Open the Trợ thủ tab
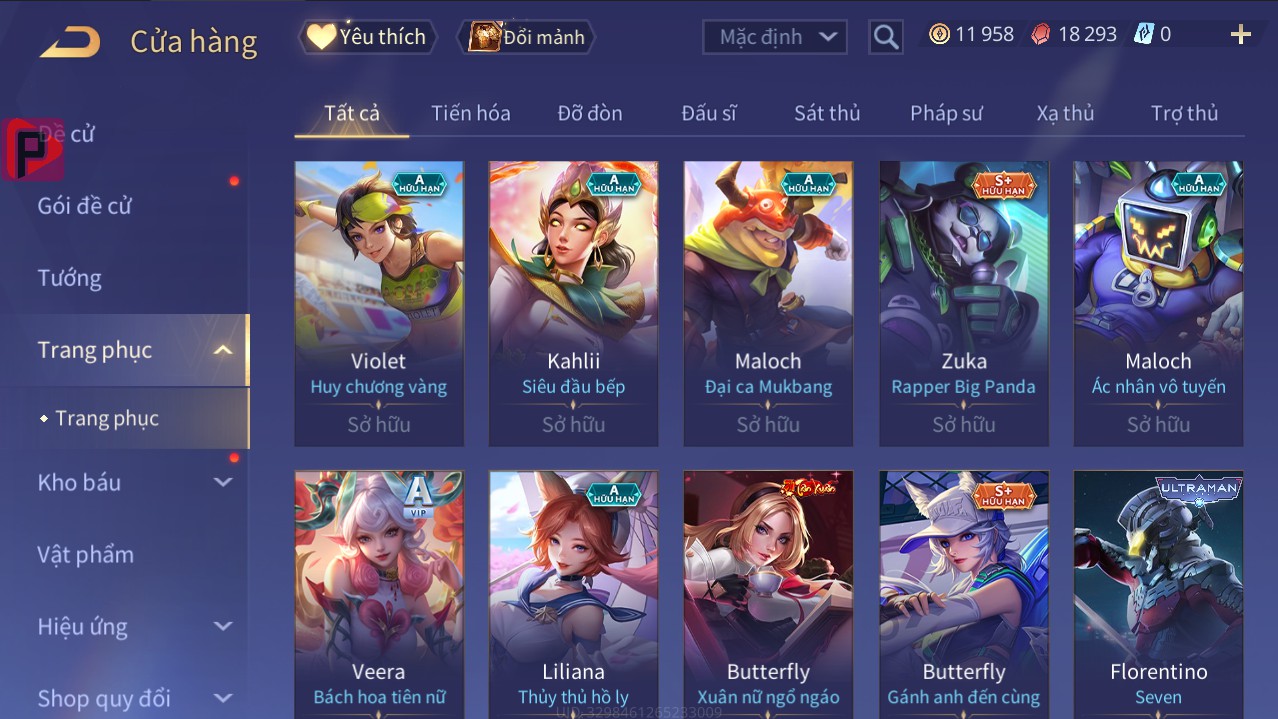Viewport: 1278px width, 719px height. pos(1184,113)
